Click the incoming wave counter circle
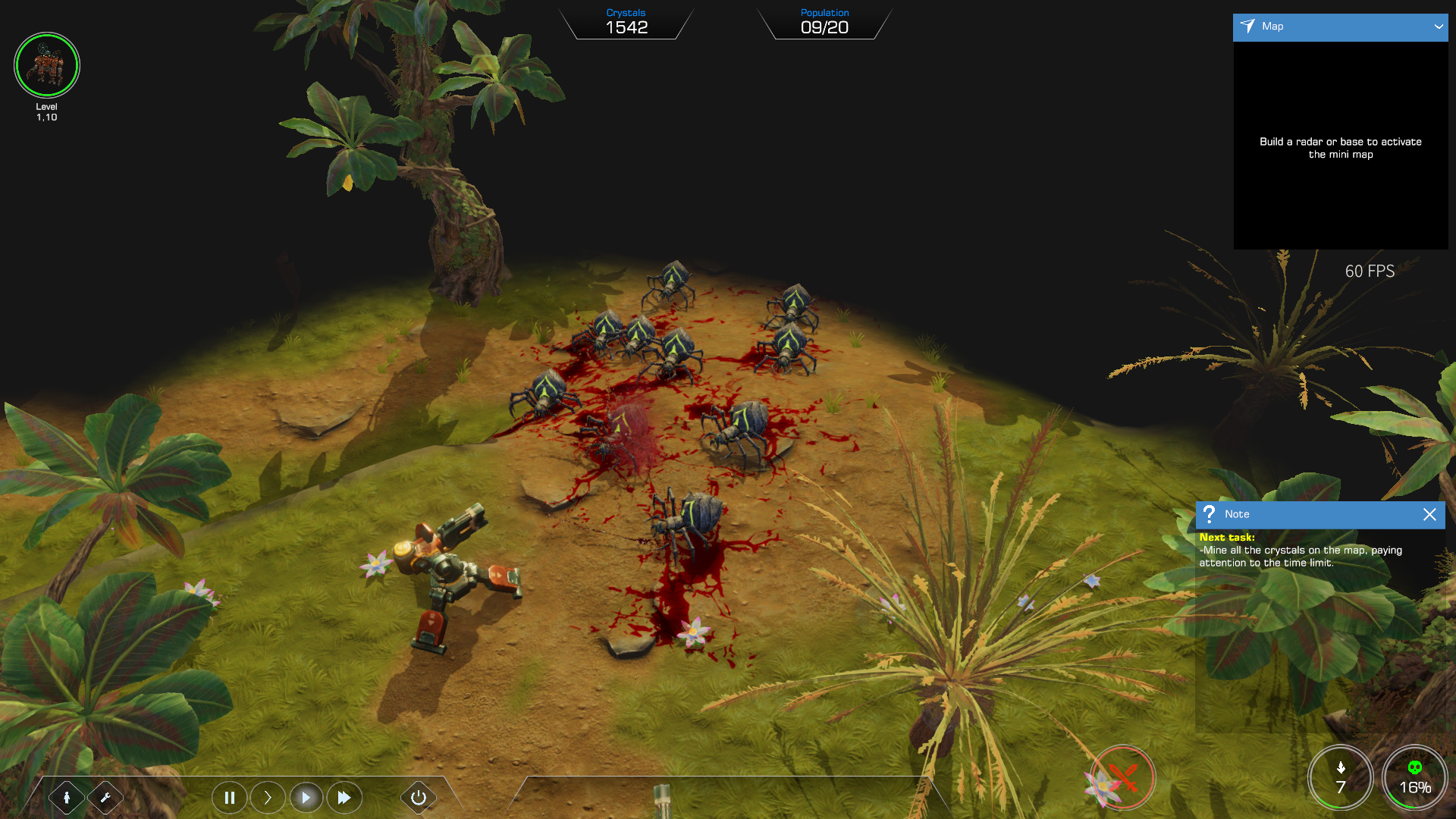Screen dimensions: 1456x819 click(x=1340, y=778)
